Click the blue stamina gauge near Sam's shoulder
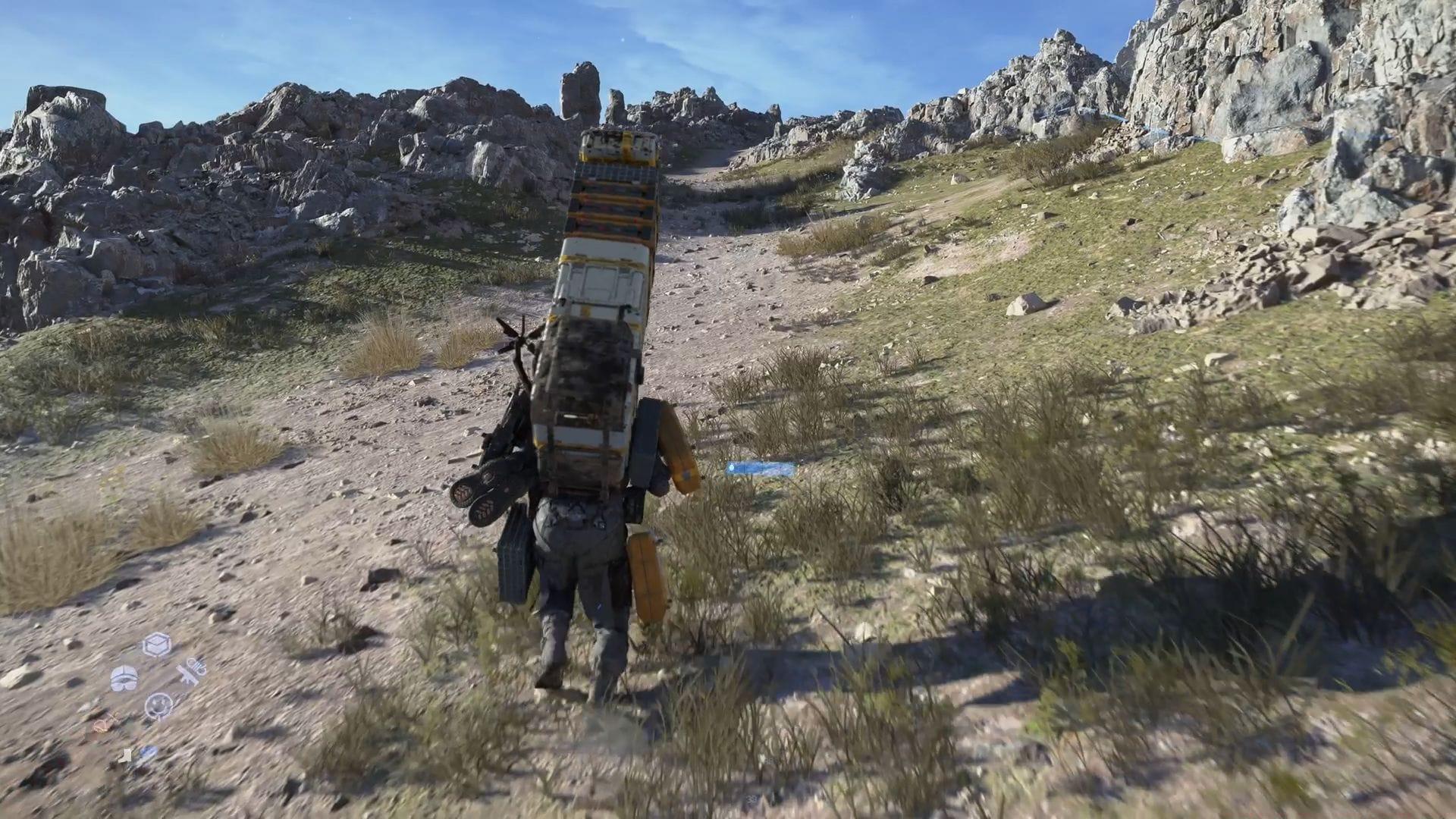 point(758,468)
